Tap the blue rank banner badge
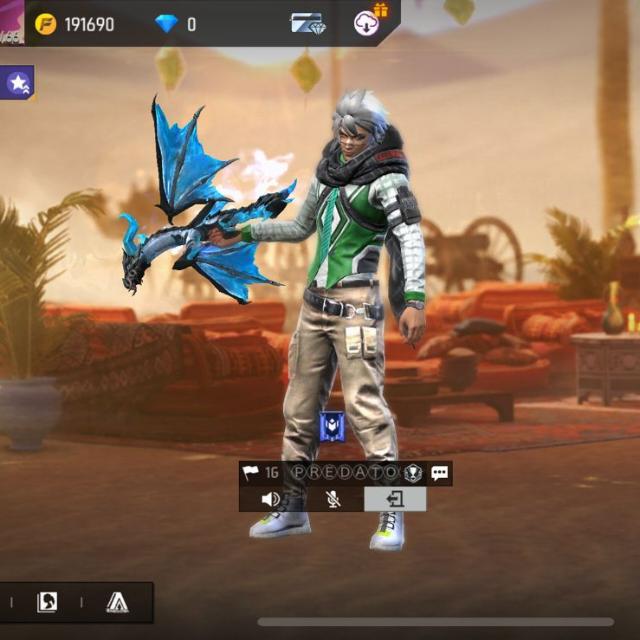The image size is (640, 640). coord(332,427)
